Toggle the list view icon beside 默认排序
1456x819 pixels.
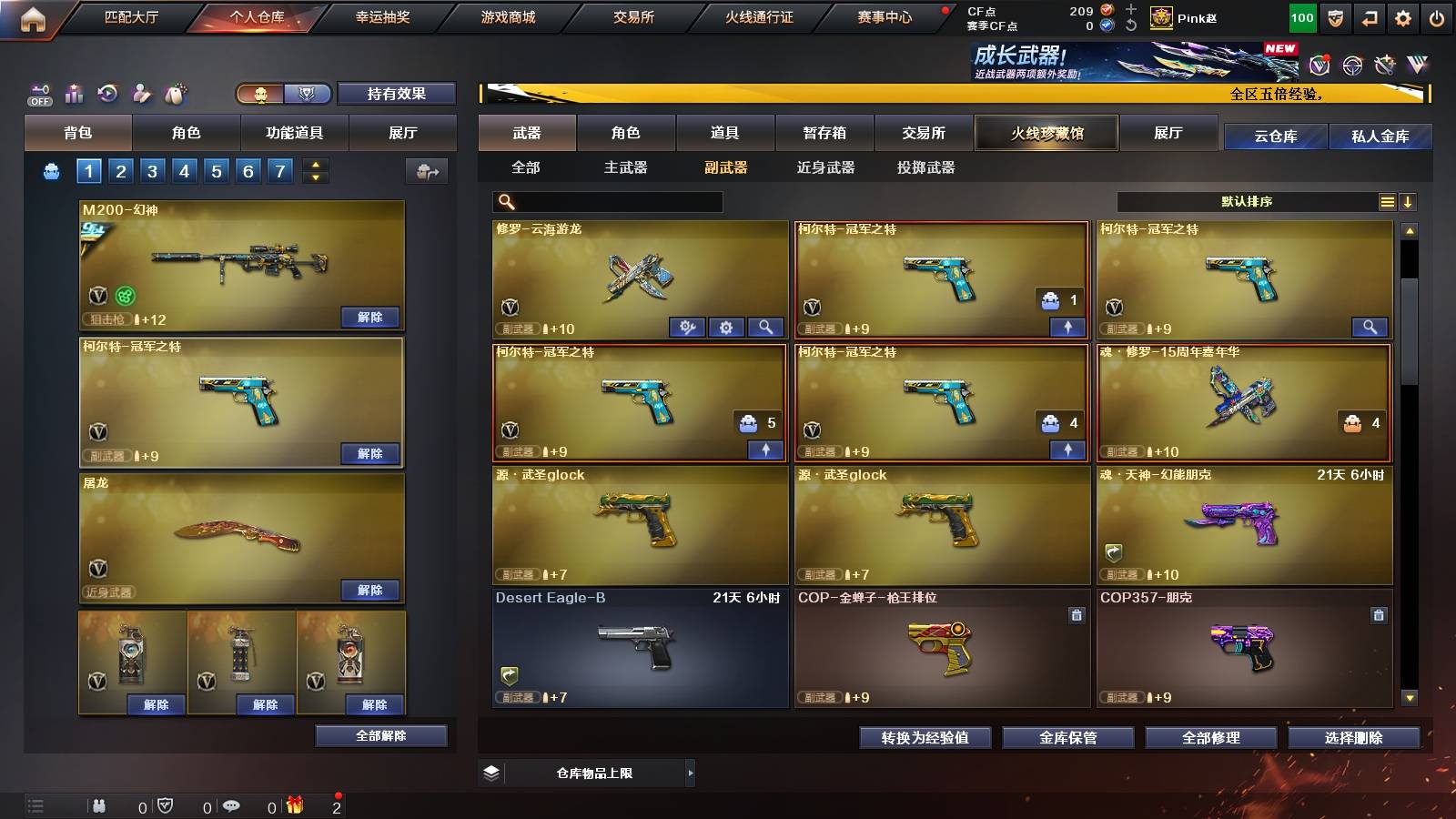pyautogui.click(x=1387, y=202)
